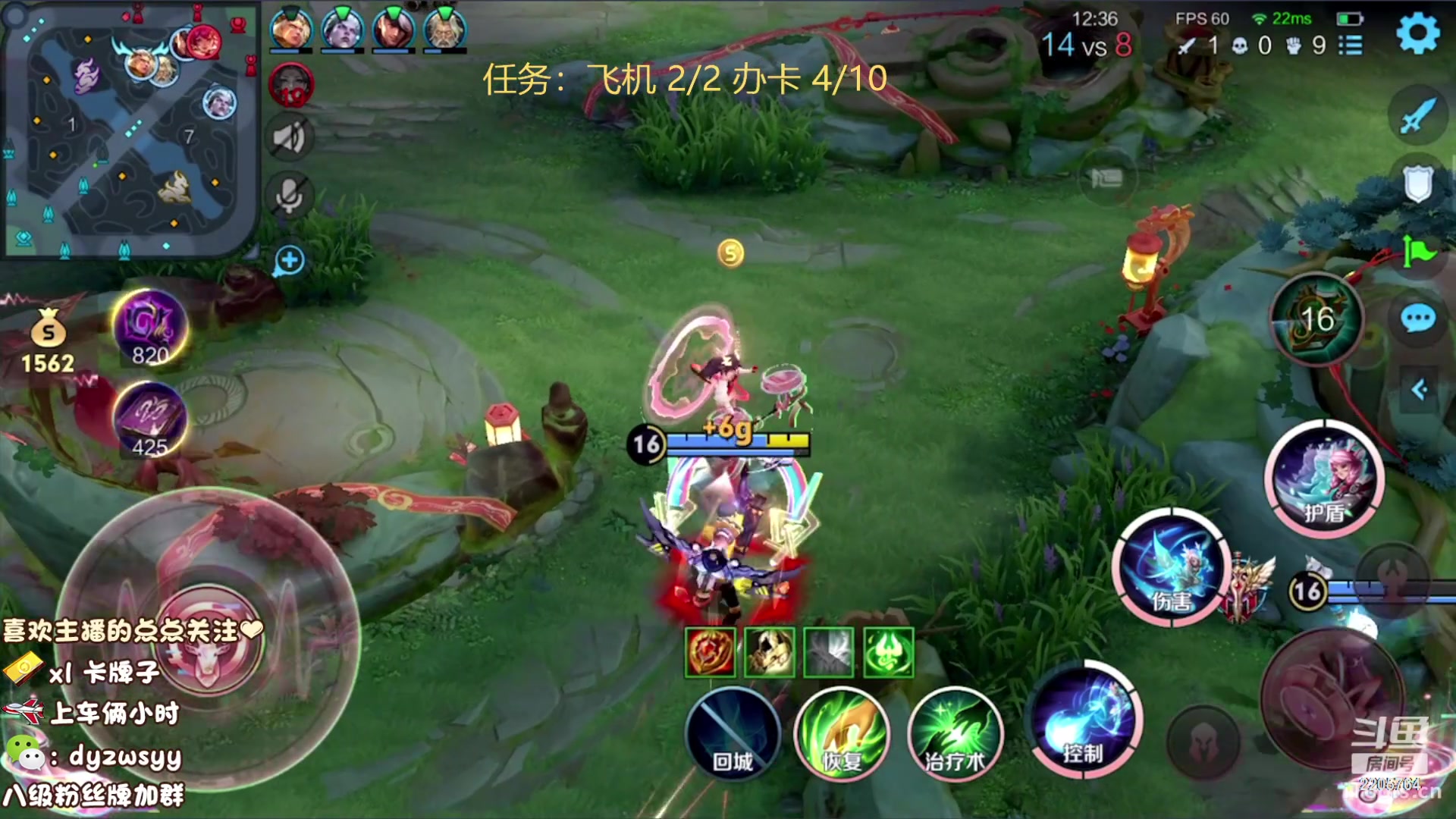The width and height of the screenshot is (1456, 819).
Task: Activate the 回城 recall skill
Action: (x=733, y=733)
